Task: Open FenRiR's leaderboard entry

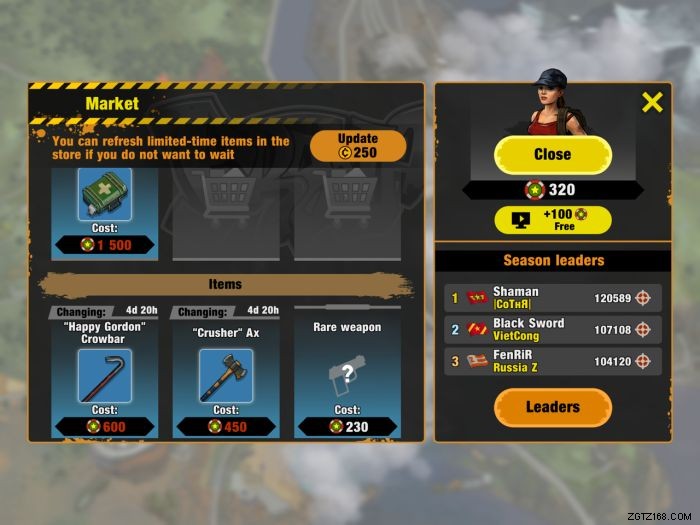Action: [552, 361]
